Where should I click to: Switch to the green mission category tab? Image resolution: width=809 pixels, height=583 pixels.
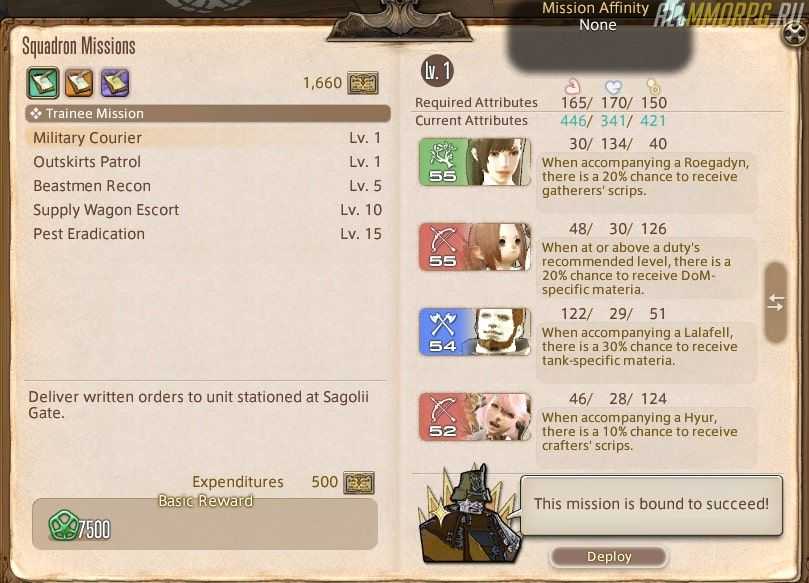point(43,82)
